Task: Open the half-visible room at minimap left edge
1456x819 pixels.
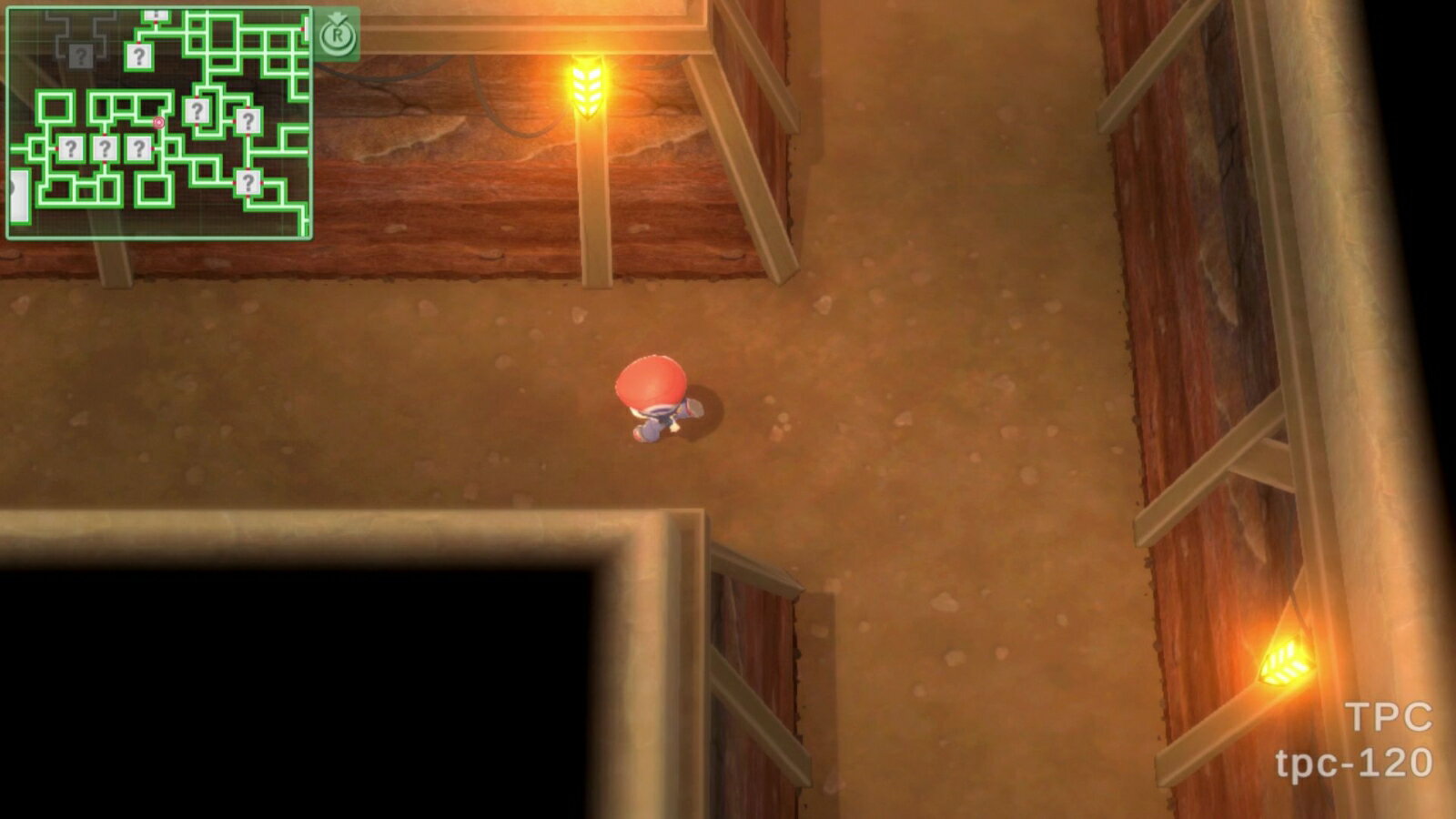Action: point(17,196)
